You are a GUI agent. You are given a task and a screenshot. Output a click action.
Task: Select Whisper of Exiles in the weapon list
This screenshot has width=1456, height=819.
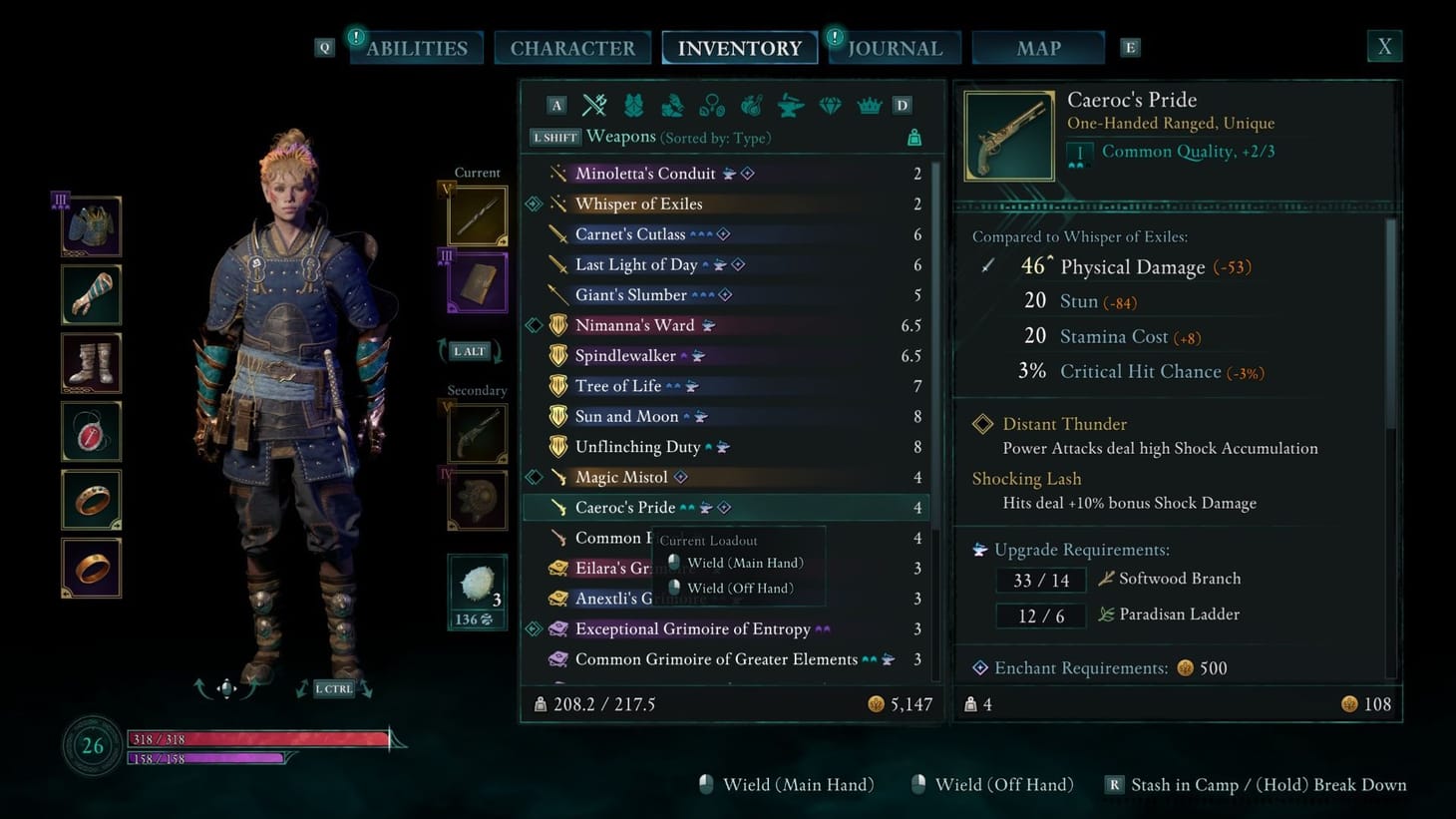639,204
